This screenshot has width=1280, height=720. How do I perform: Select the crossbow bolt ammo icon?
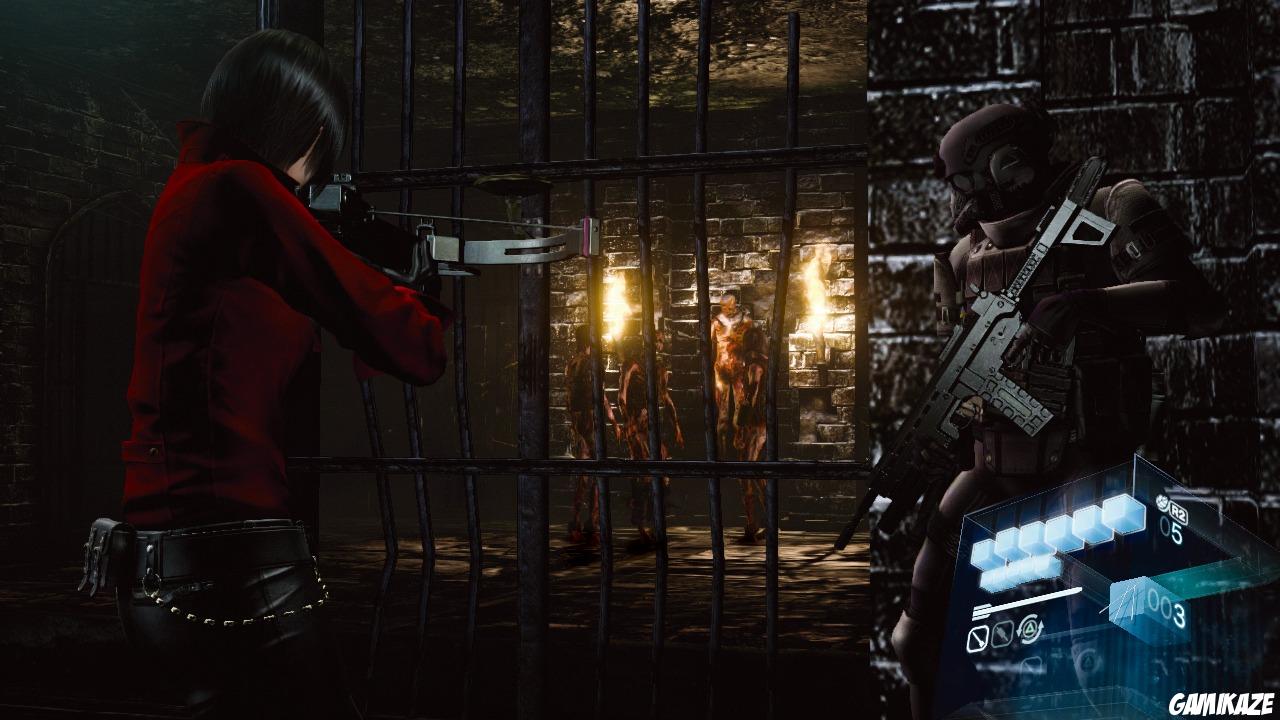click(x=977, y=638)
